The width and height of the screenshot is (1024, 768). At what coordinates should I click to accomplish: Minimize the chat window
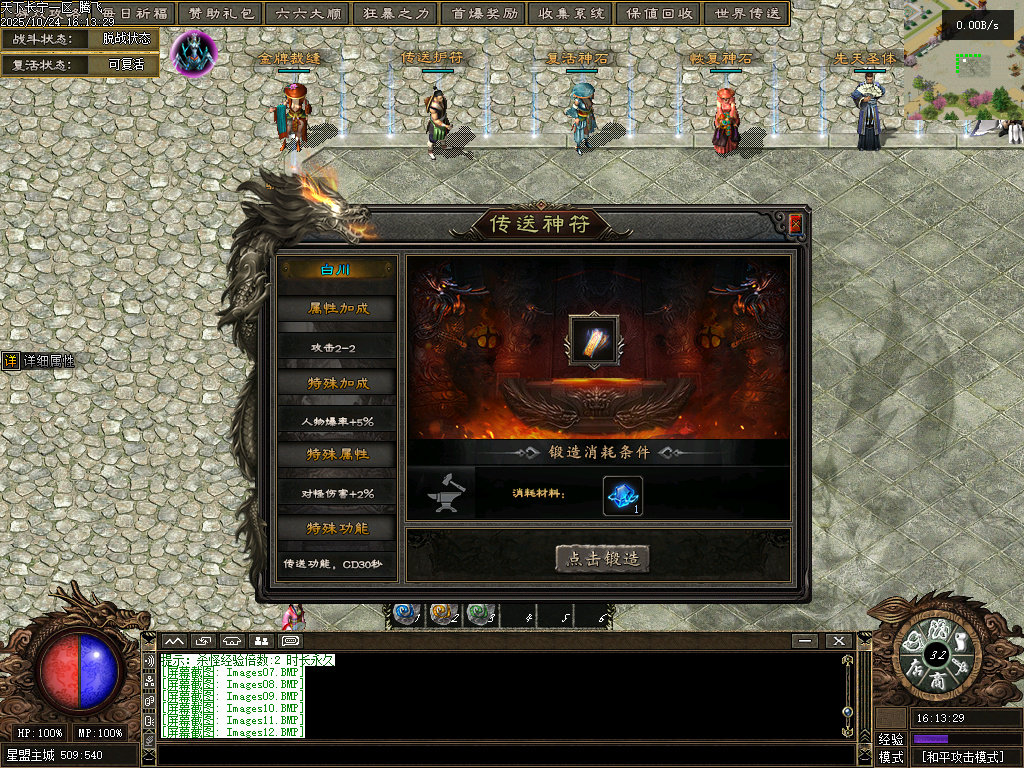[804, 640]
